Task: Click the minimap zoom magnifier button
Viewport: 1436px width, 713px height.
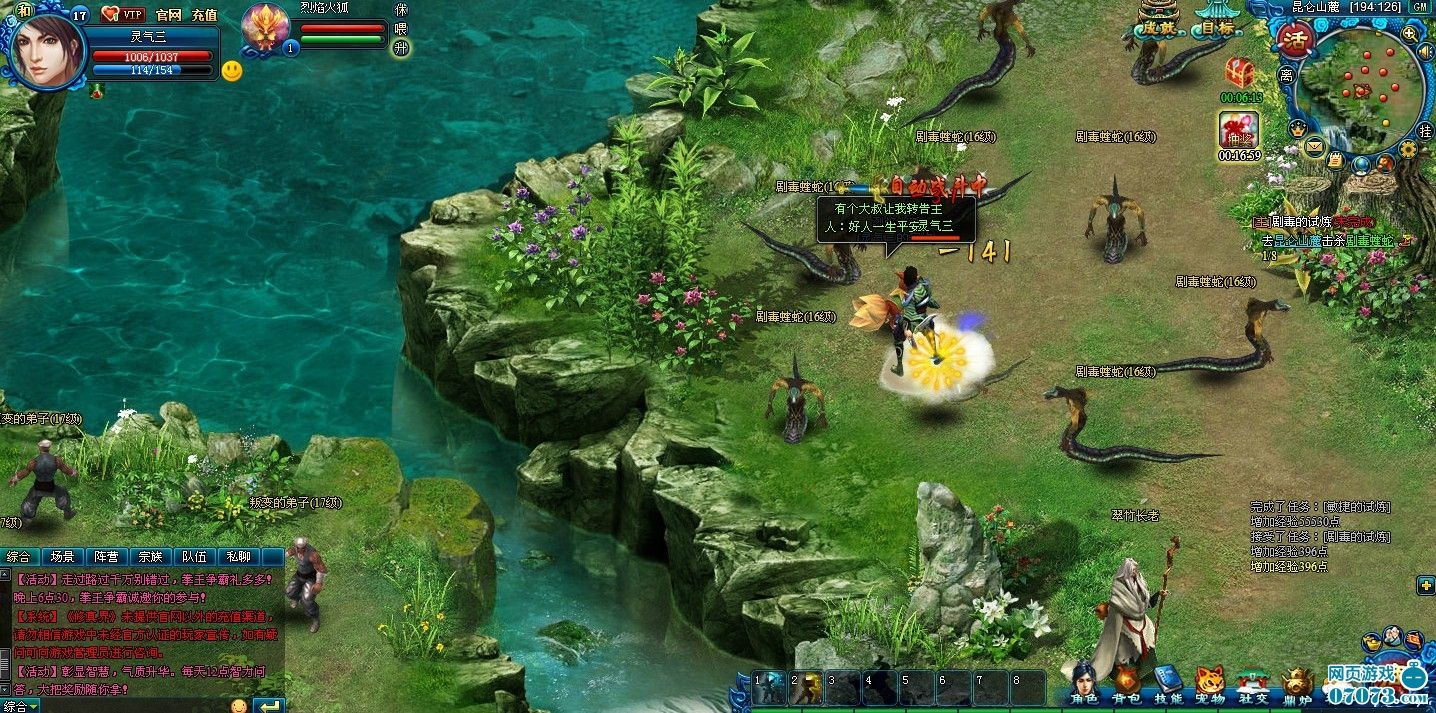Action: click(x=1410, y=34)
